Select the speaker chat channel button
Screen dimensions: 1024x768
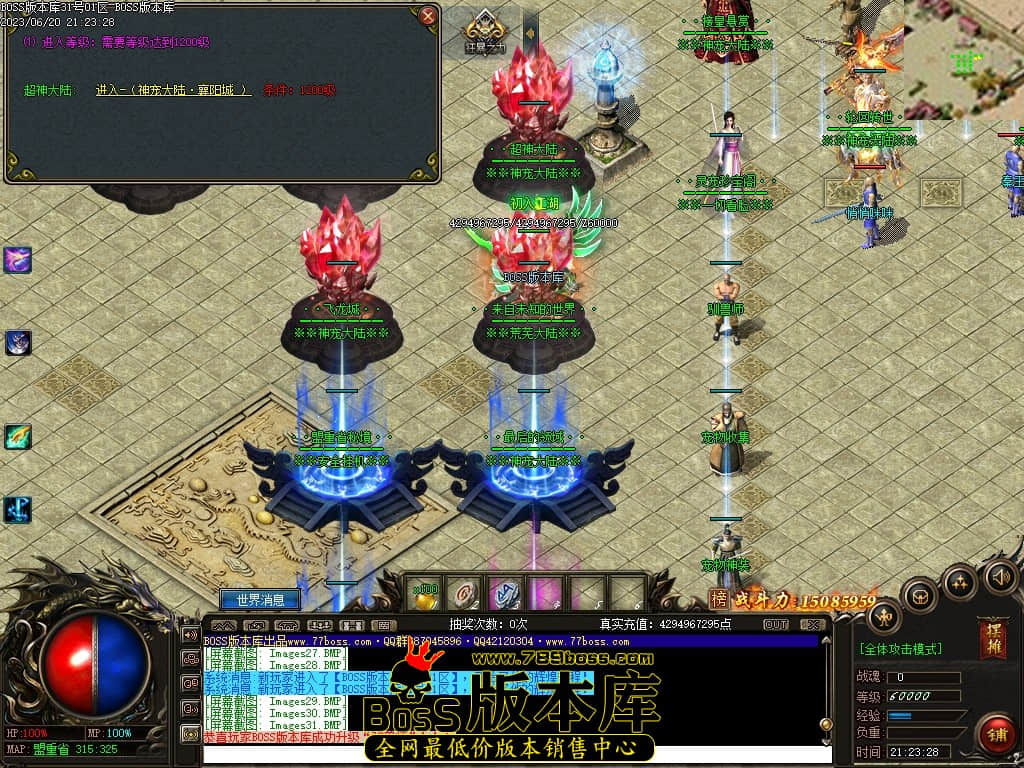[189, 634]
